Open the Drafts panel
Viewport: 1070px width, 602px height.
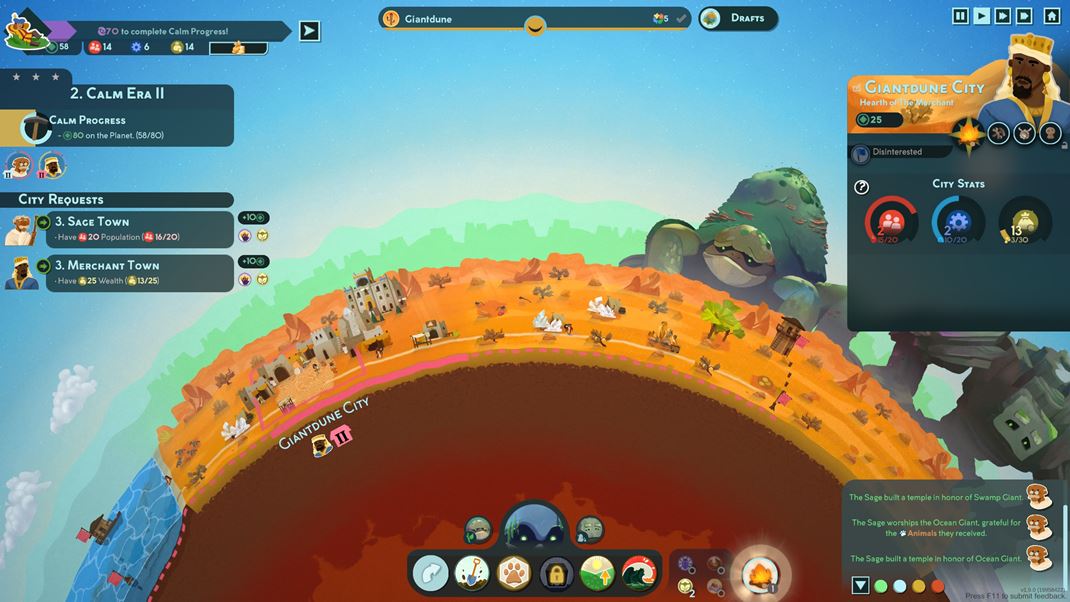[738, 18]
